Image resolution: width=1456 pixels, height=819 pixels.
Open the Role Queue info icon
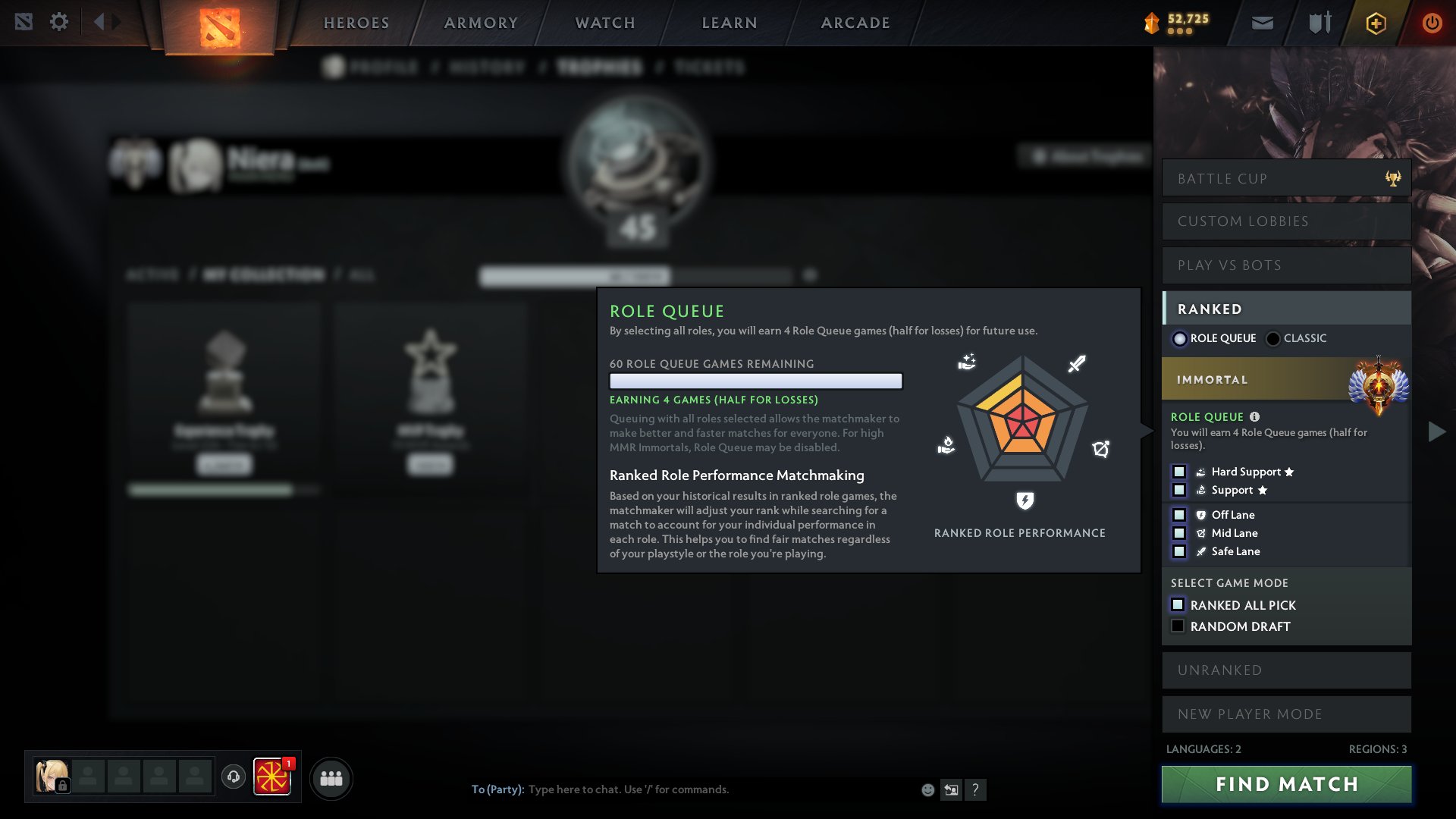(x=1256, y=416)
